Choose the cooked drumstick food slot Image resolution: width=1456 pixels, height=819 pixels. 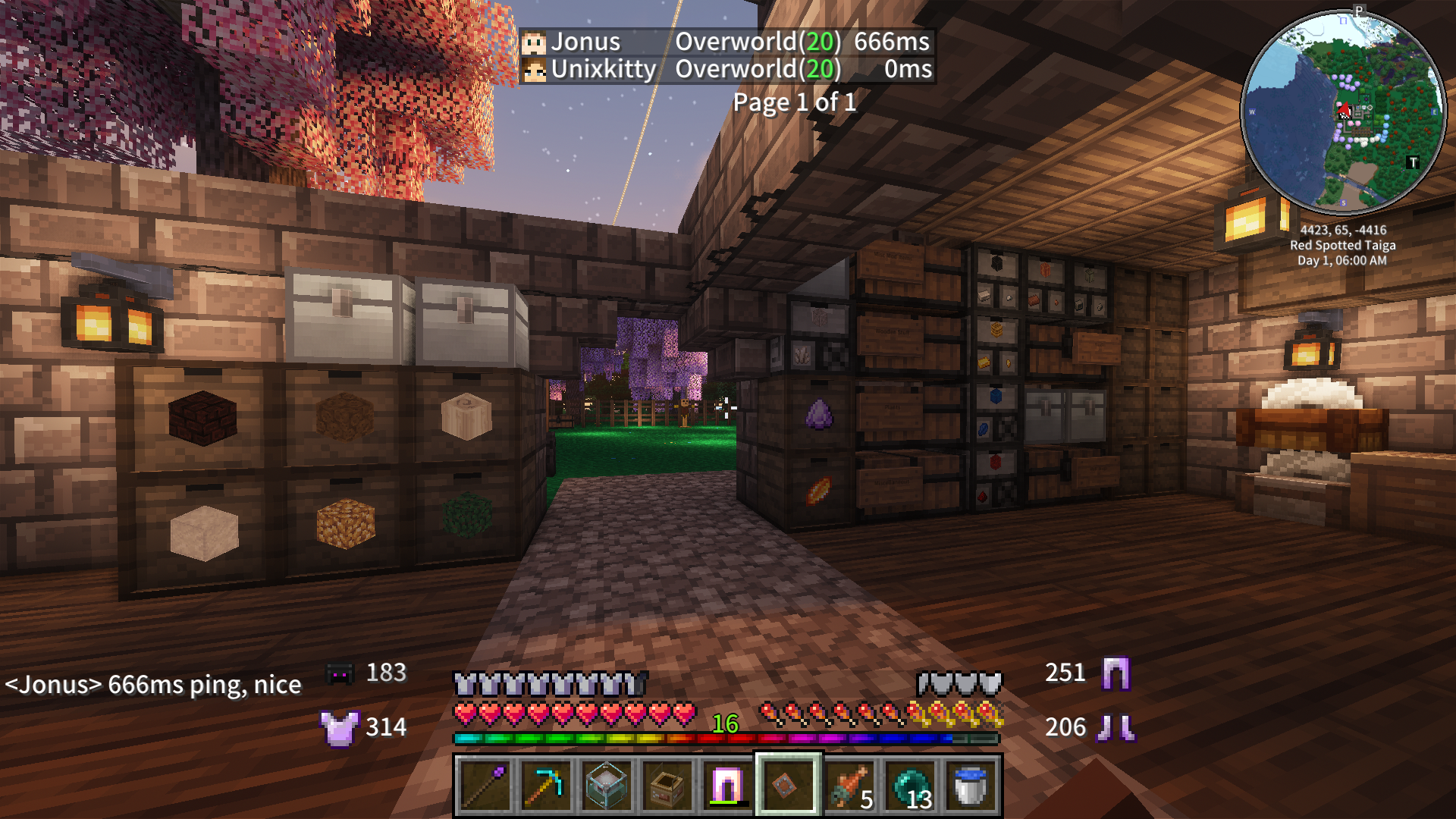click(849, 786)
